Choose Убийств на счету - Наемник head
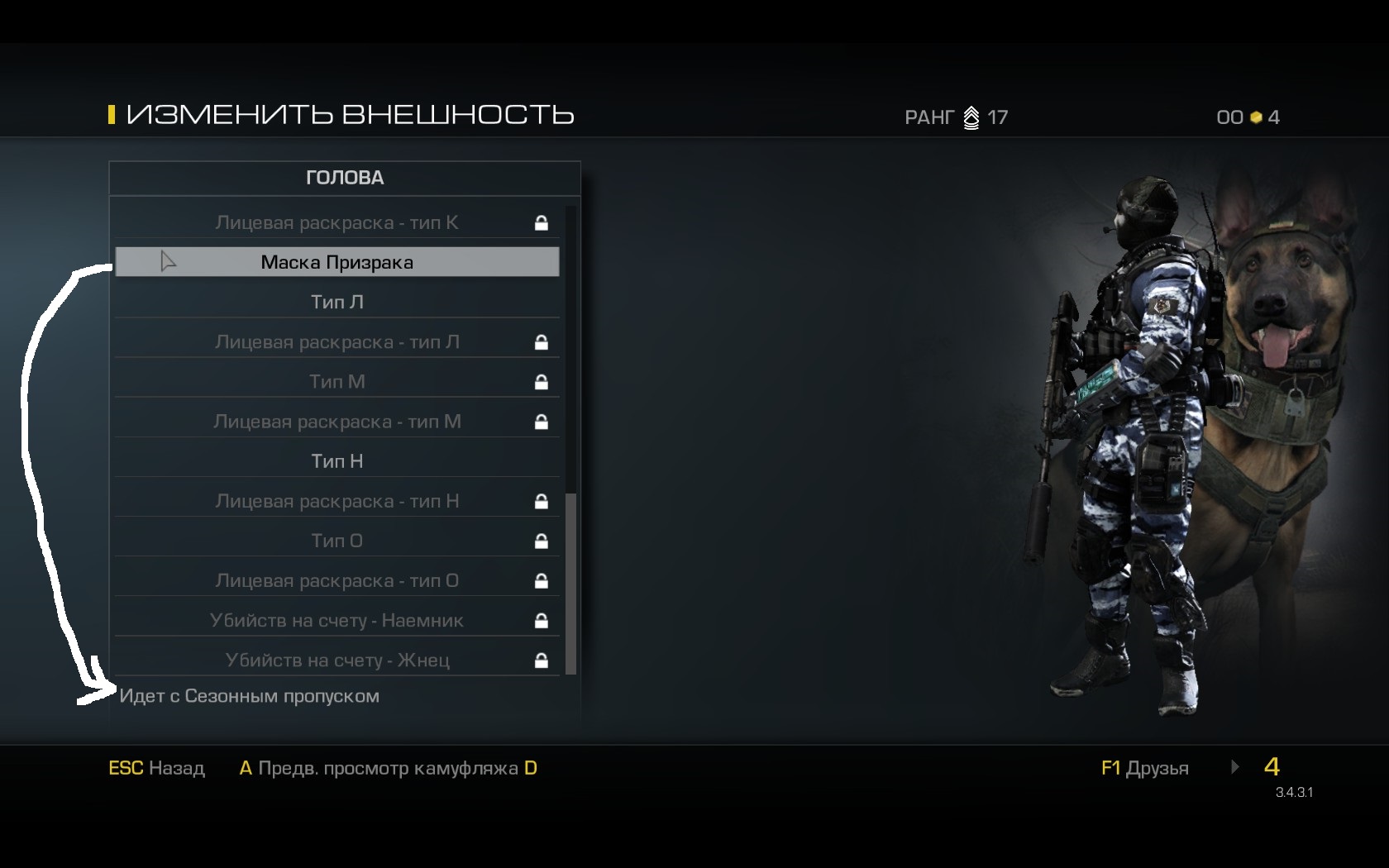Image resolution: width=1389 pixels, height=868 pixels. (337, 620)
